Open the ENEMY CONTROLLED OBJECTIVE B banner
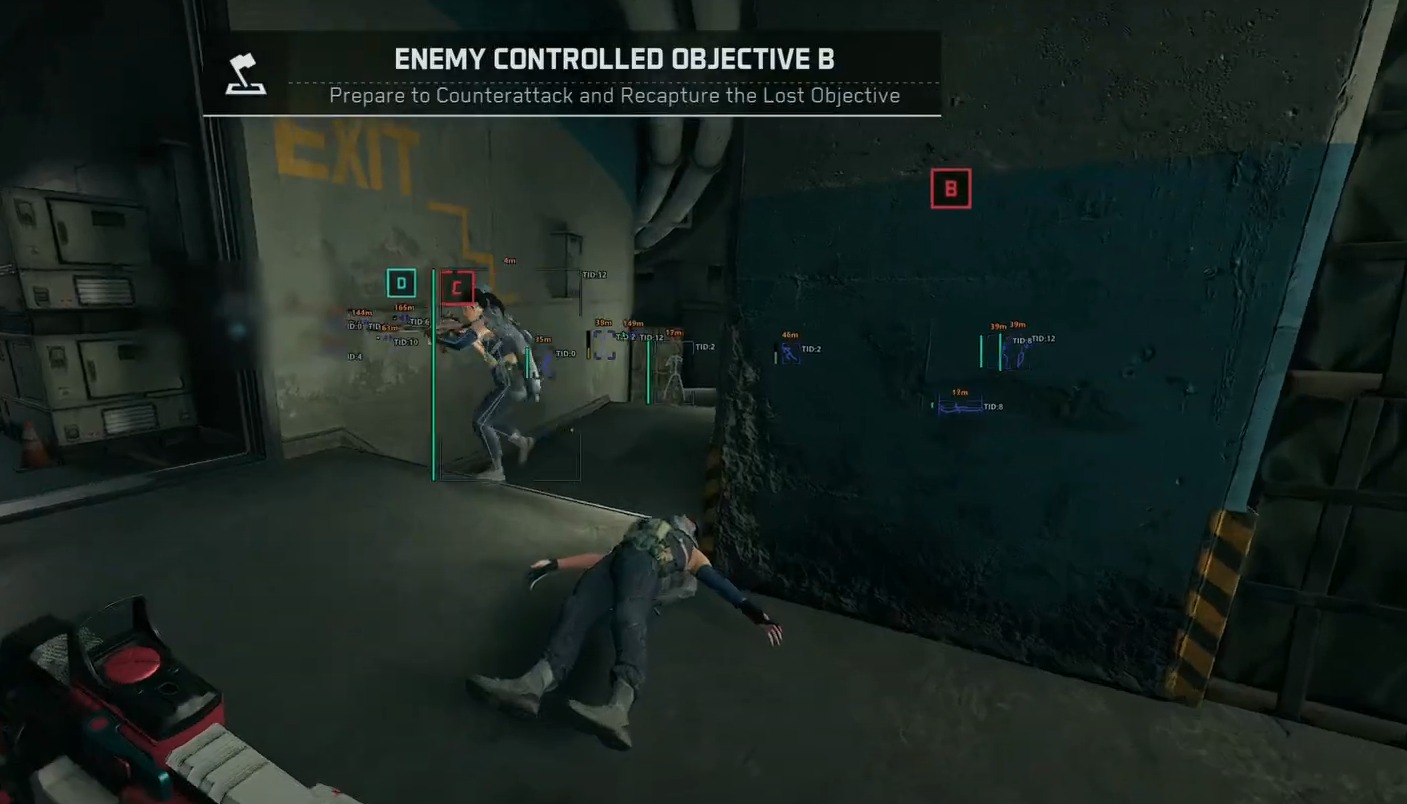 coord(613,59)
